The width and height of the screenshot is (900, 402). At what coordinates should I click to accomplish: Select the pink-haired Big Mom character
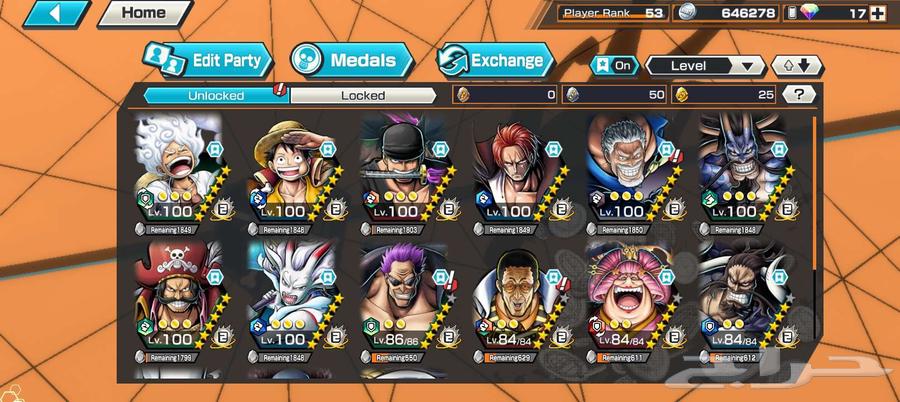coord(629,300)
